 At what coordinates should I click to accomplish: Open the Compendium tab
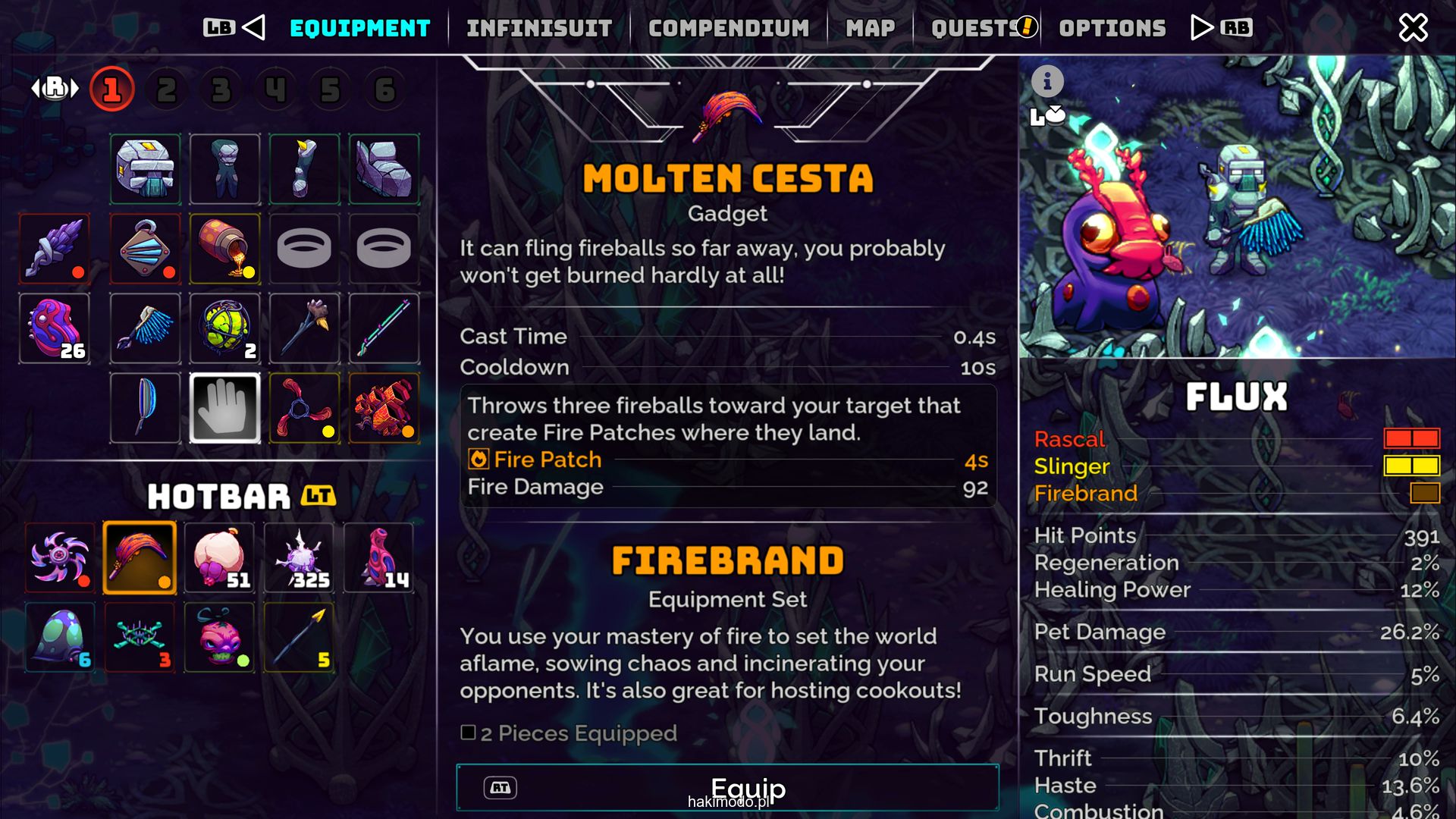(x=728, y=28)
